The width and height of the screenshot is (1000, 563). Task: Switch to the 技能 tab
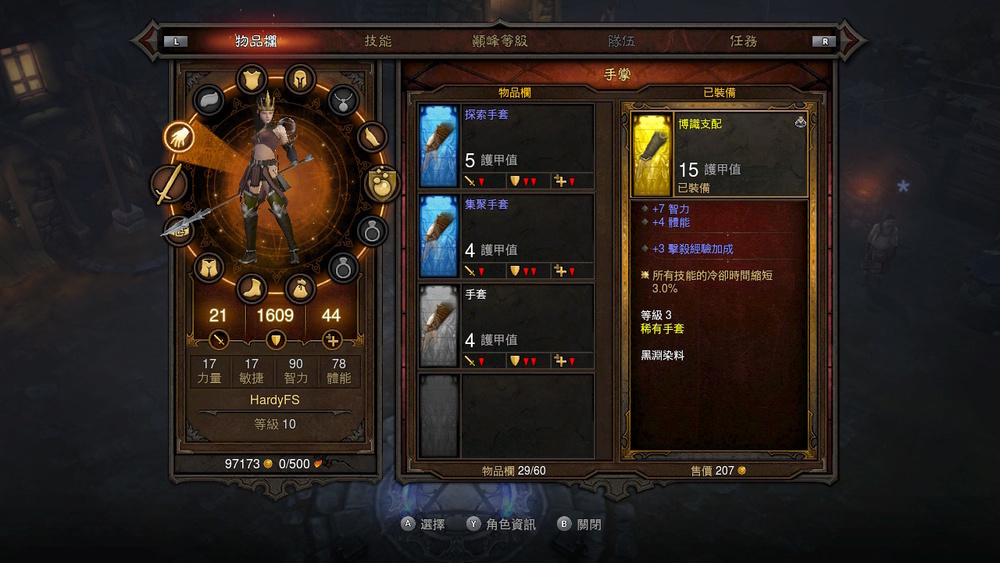(378, 41)
